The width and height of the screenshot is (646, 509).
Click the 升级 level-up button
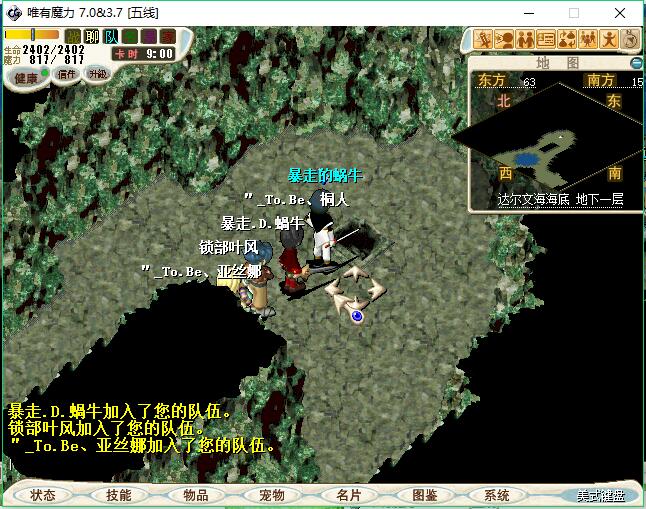pyautogui.click(x=98, y=74)
